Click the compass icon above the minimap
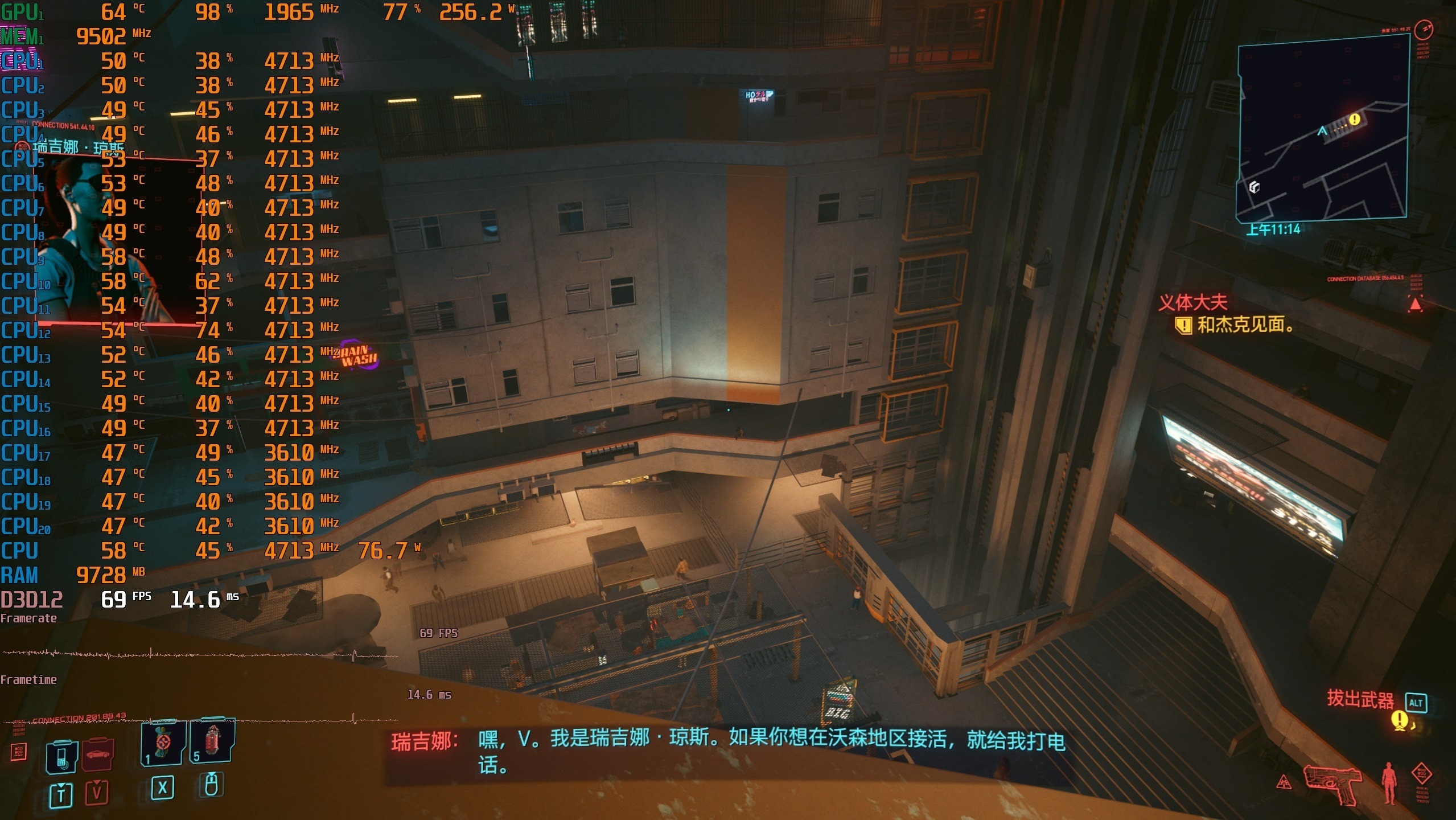The height and width of the screenshot is (820, 1456). pos(1424,29)
